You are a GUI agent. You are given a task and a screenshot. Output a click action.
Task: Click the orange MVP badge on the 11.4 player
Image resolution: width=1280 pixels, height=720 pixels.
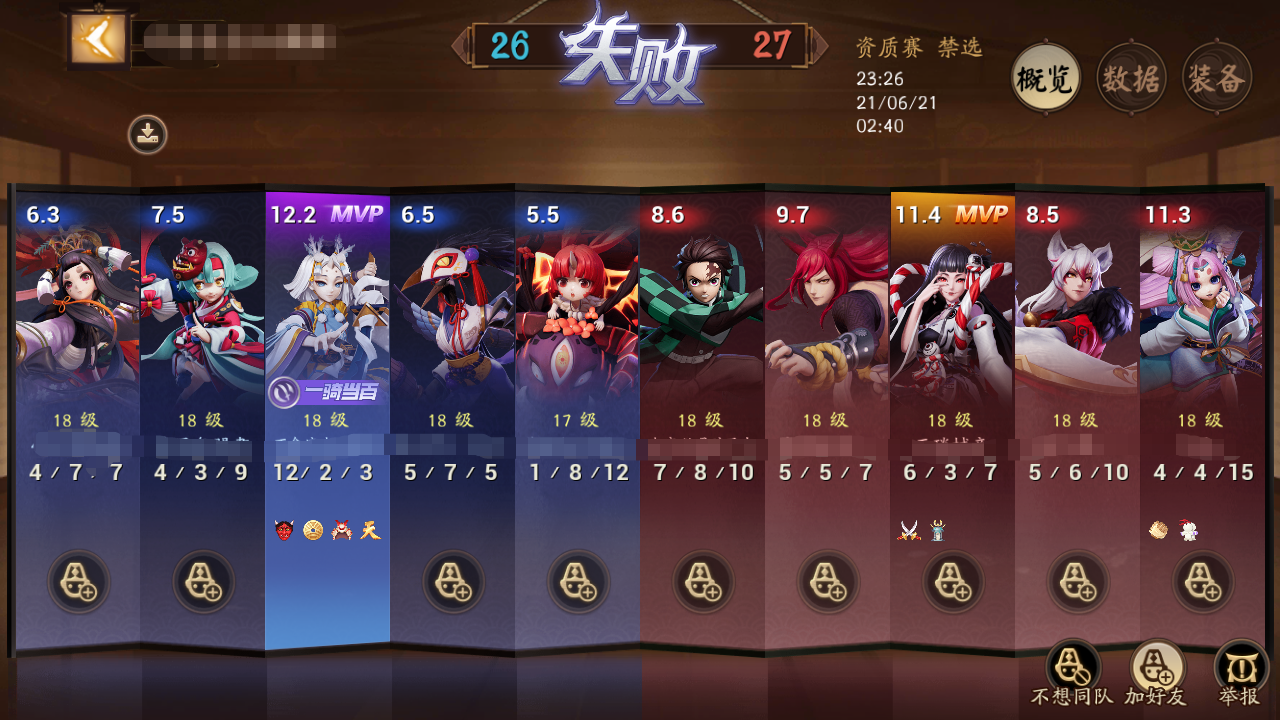point(983,211)
